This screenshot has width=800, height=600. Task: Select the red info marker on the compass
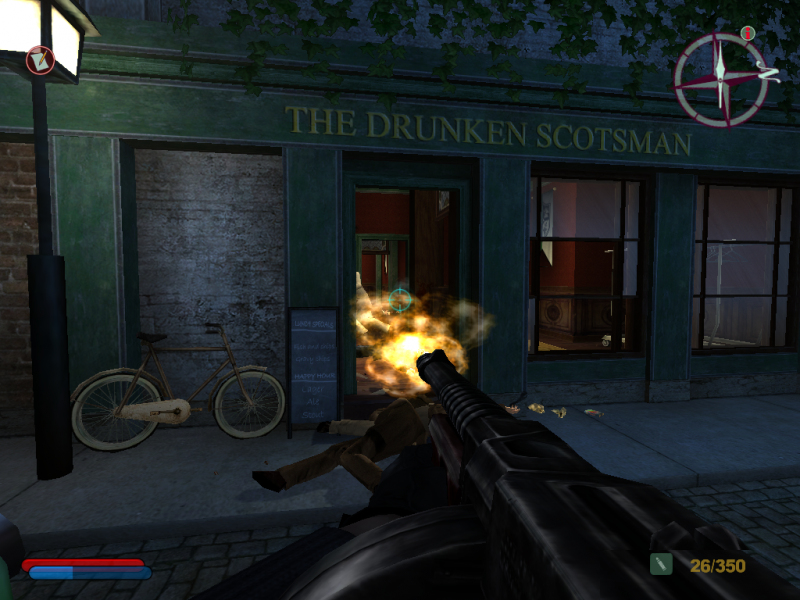click(x=748, y=35)
